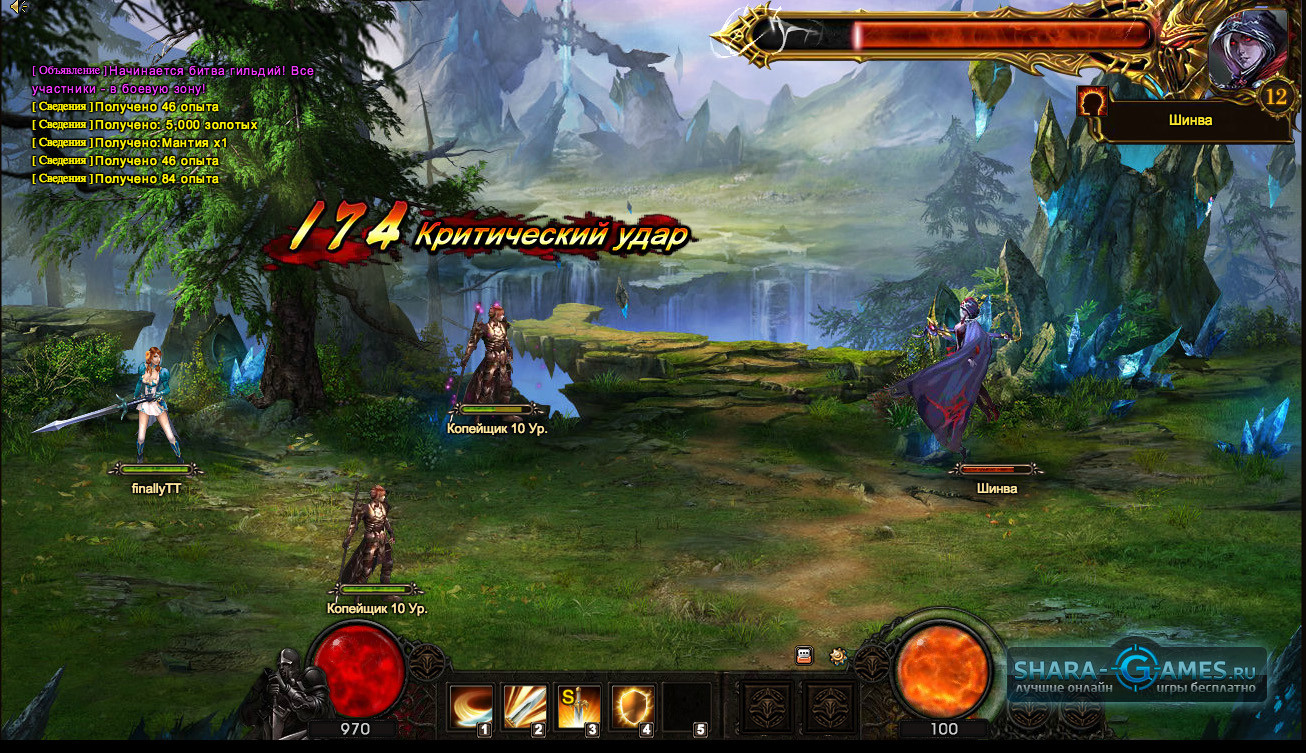Open the chat bubble icon above the hotbar
The image size is (1306, 753).
click(x=804, y=656)
